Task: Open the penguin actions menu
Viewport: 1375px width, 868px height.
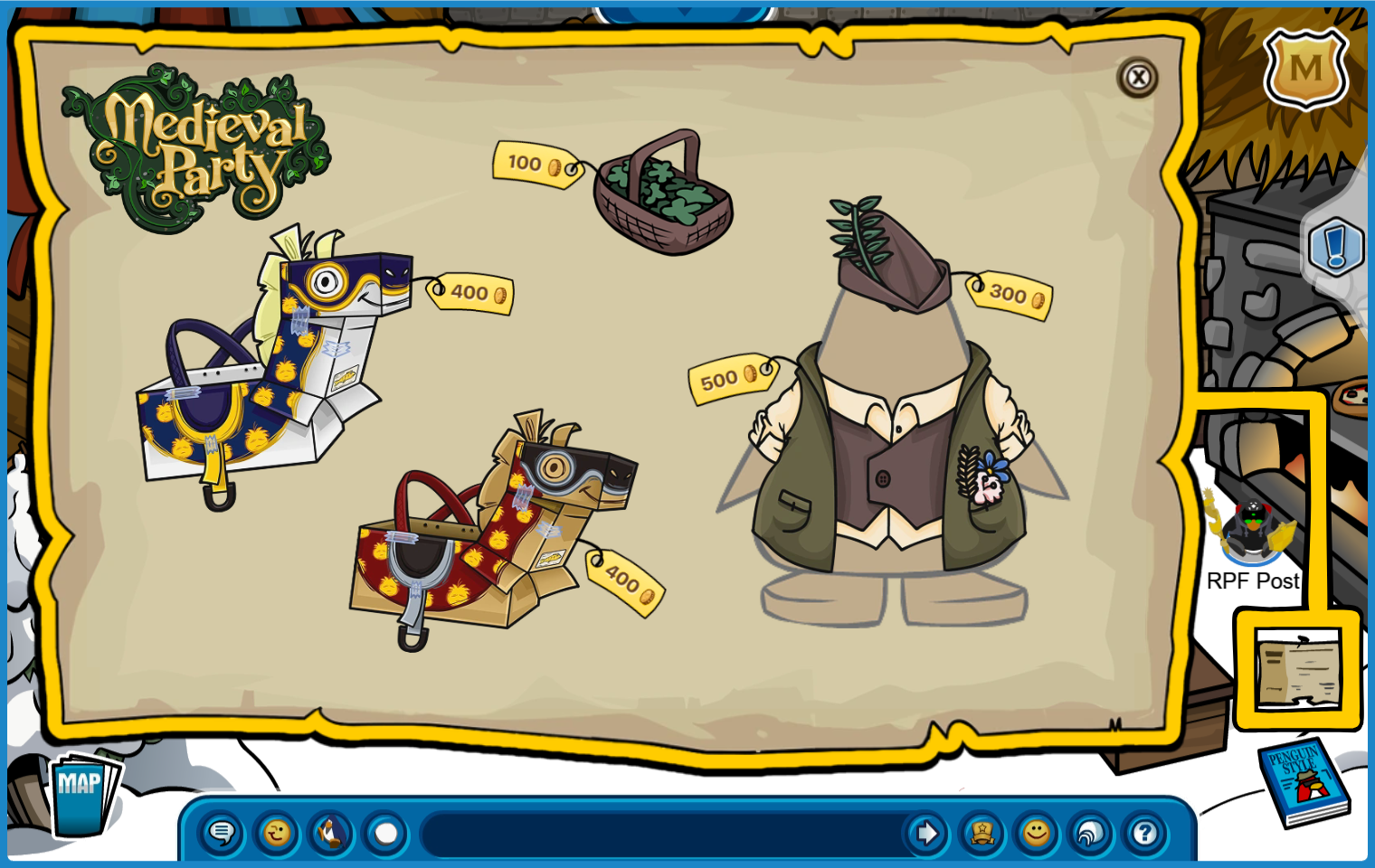Action: [x=331, y=833]
